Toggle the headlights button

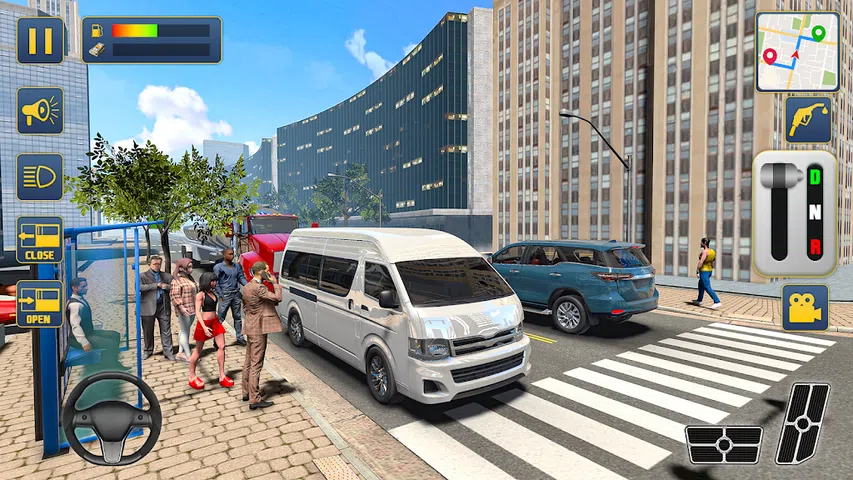pos(40,176)
